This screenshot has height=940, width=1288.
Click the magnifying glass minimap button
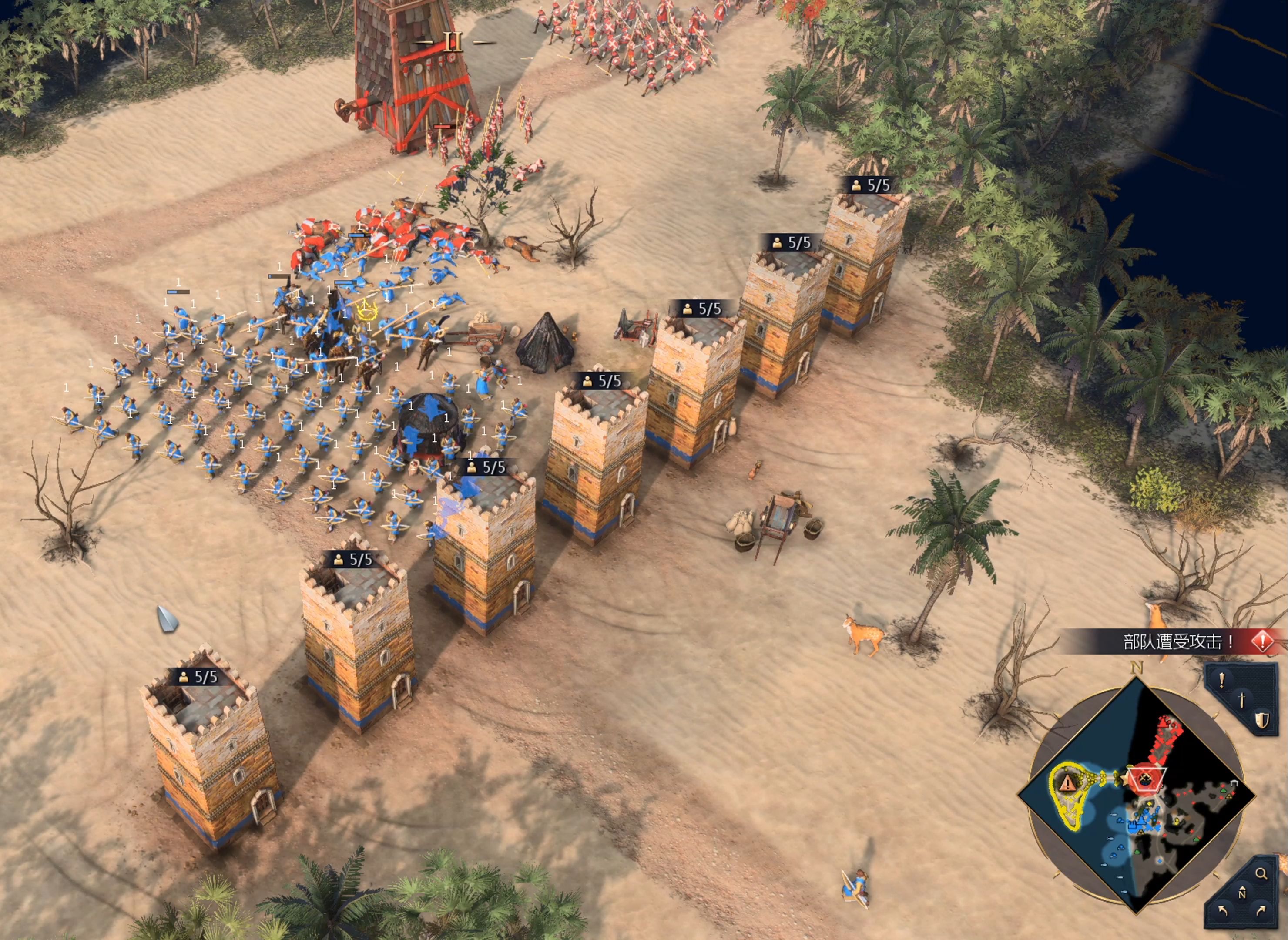click(1261, 874)
